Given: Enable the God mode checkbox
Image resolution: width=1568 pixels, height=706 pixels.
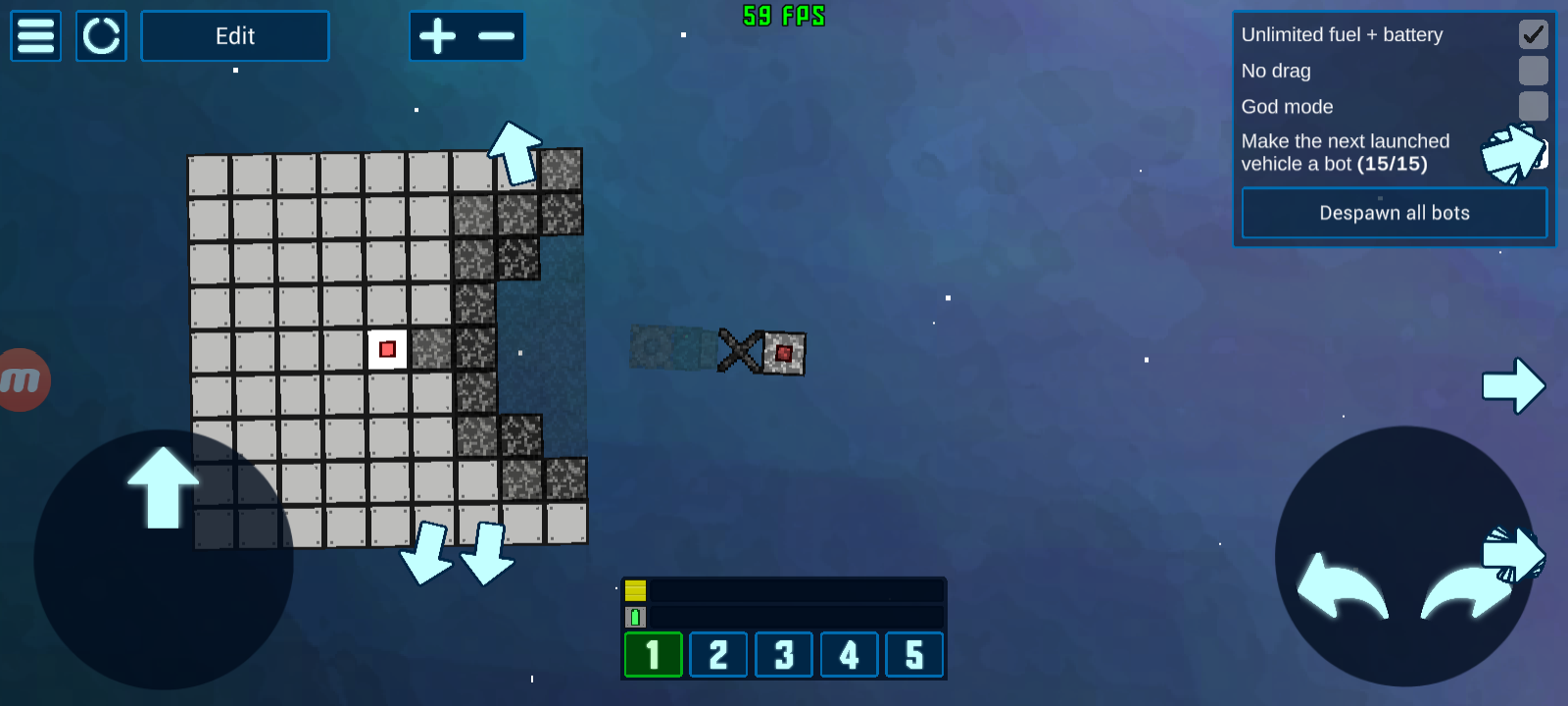Looking at the screenshot, I should tap(1533, 106).
